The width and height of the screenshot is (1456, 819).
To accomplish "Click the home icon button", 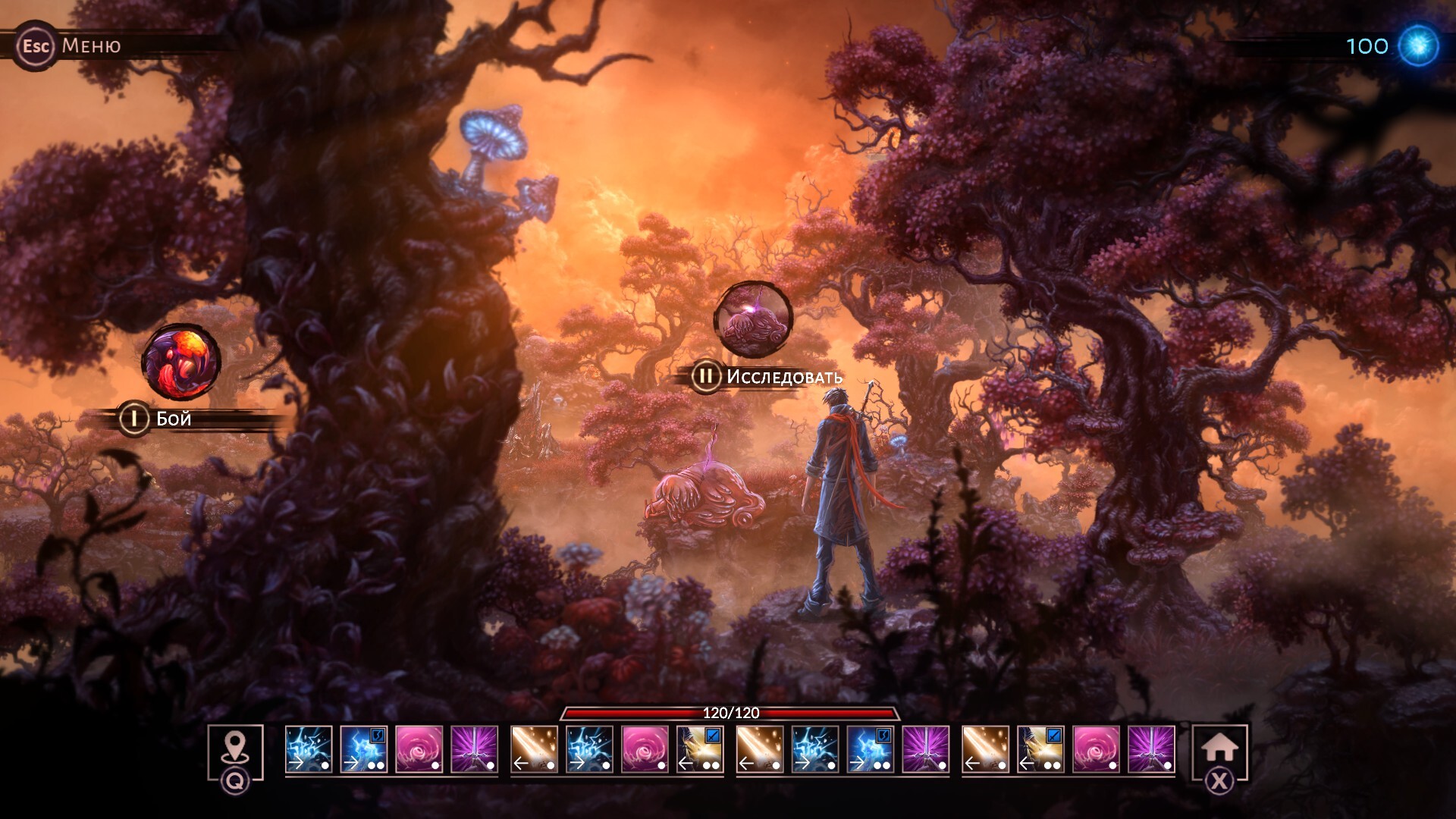I will pos(1219,748).
